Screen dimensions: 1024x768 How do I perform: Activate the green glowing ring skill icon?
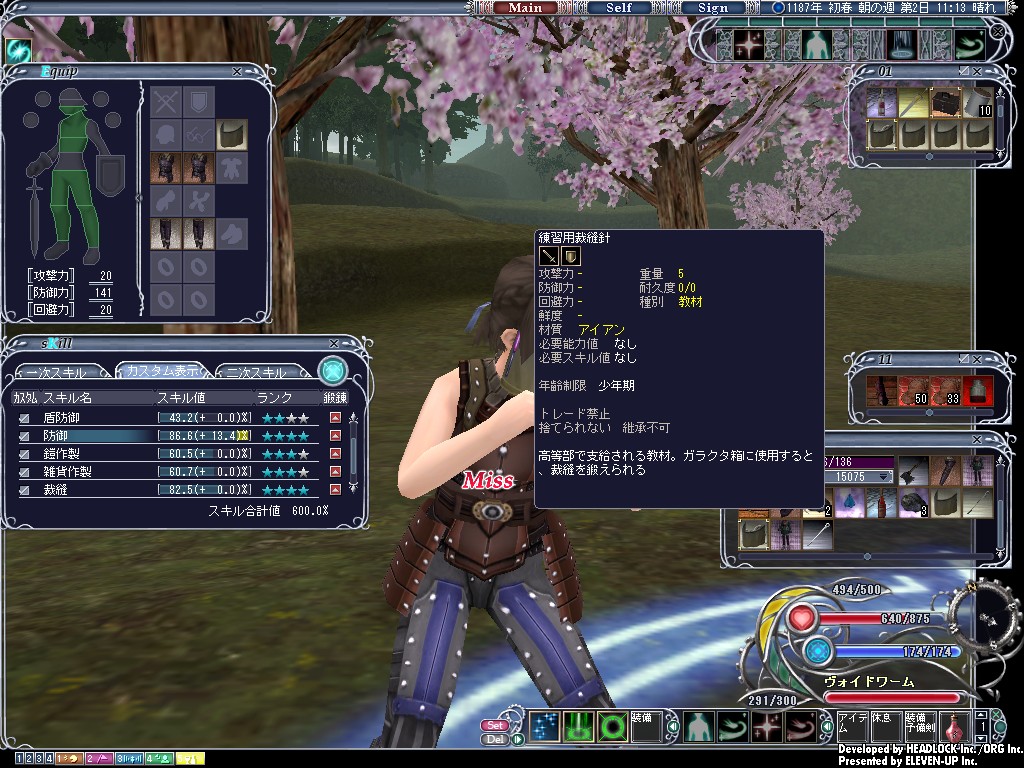point(611,727)
